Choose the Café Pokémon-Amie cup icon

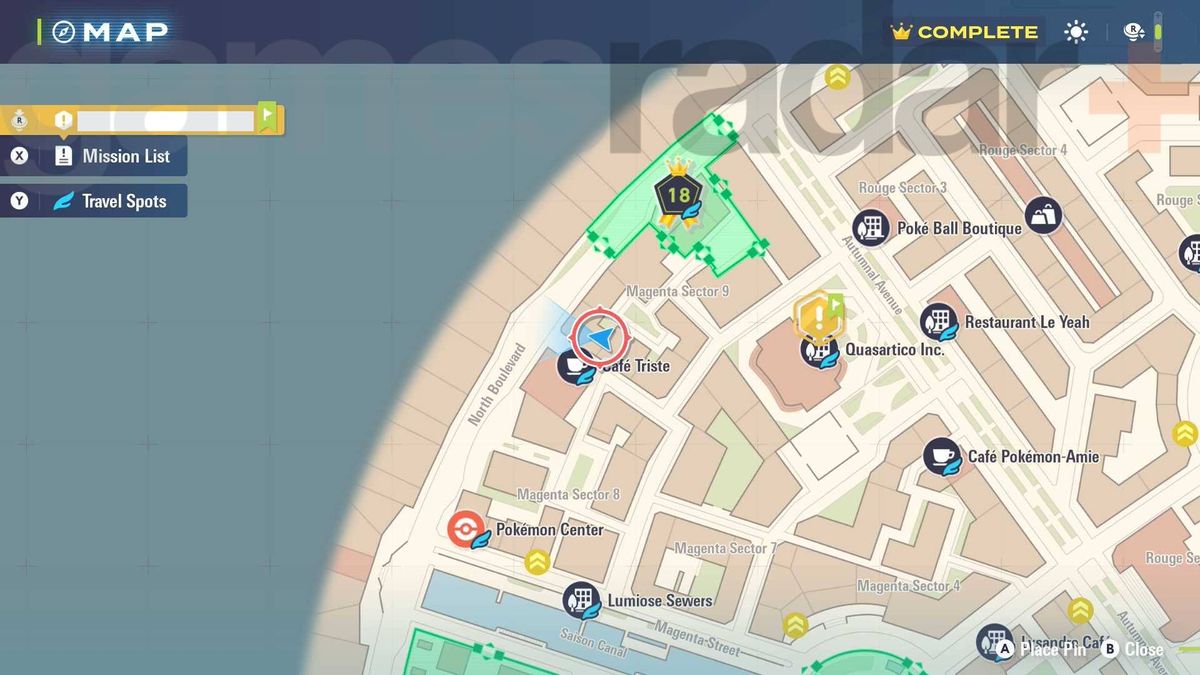[941, 457]
